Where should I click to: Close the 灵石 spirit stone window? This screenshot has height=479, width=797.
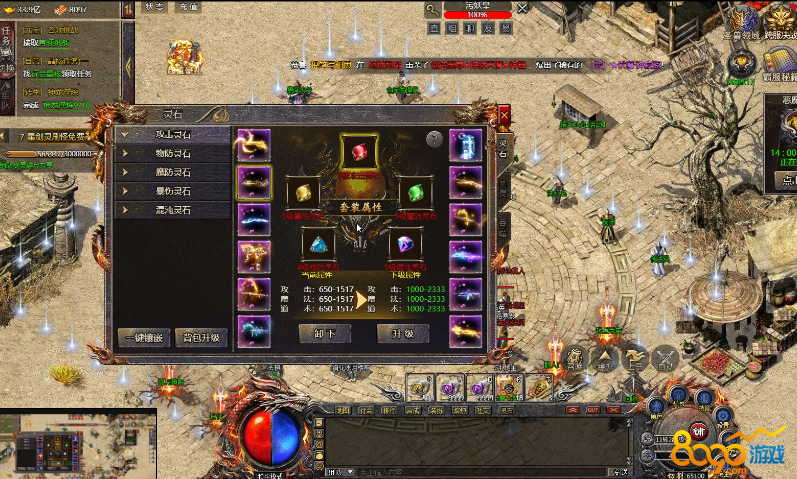503,114
